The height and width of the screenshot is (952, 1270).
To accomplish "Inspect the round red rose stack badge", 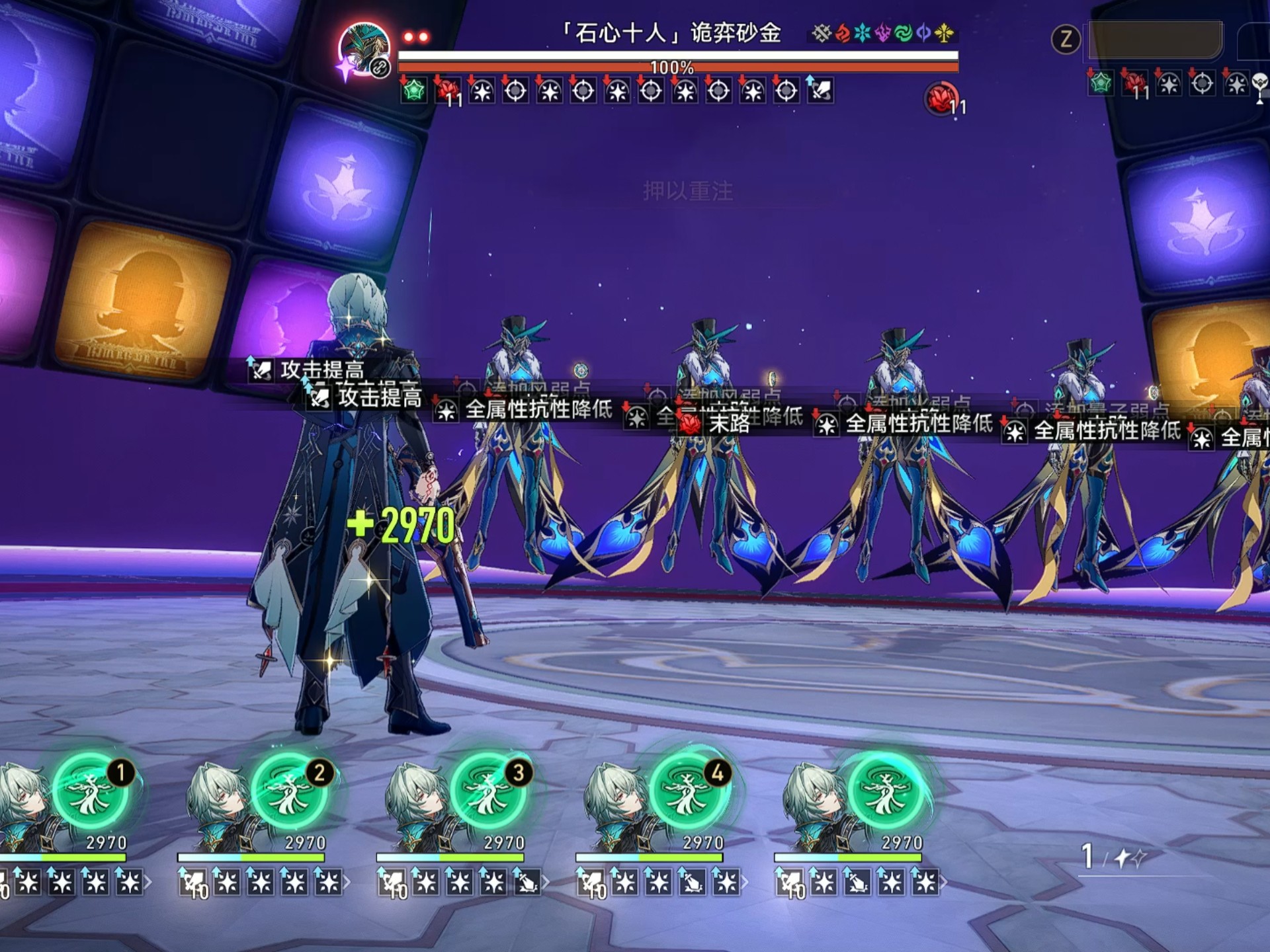I will pos(941,99).
